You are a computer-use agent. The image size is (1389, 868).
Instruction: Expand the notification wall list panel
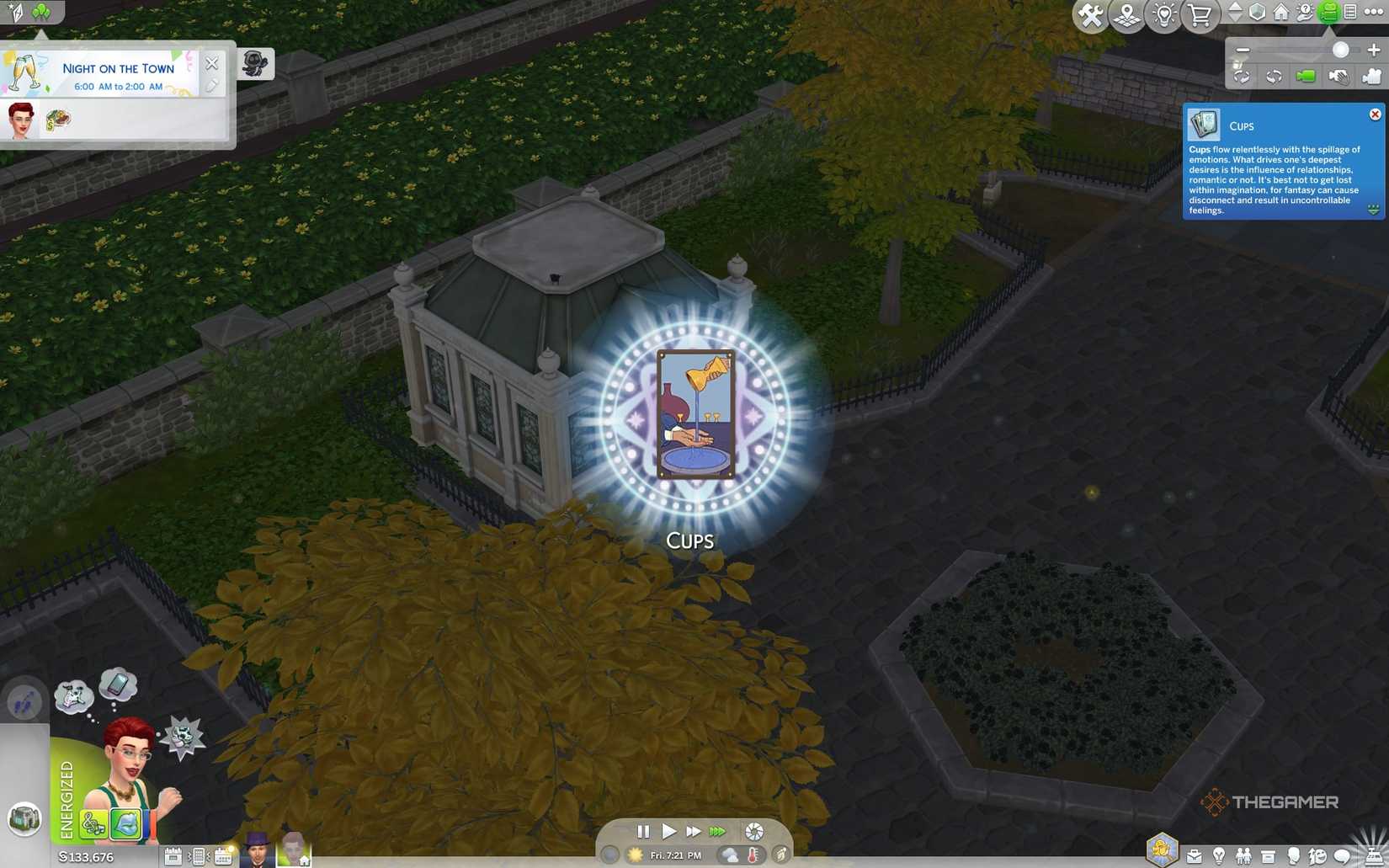tap(1349, 13)
